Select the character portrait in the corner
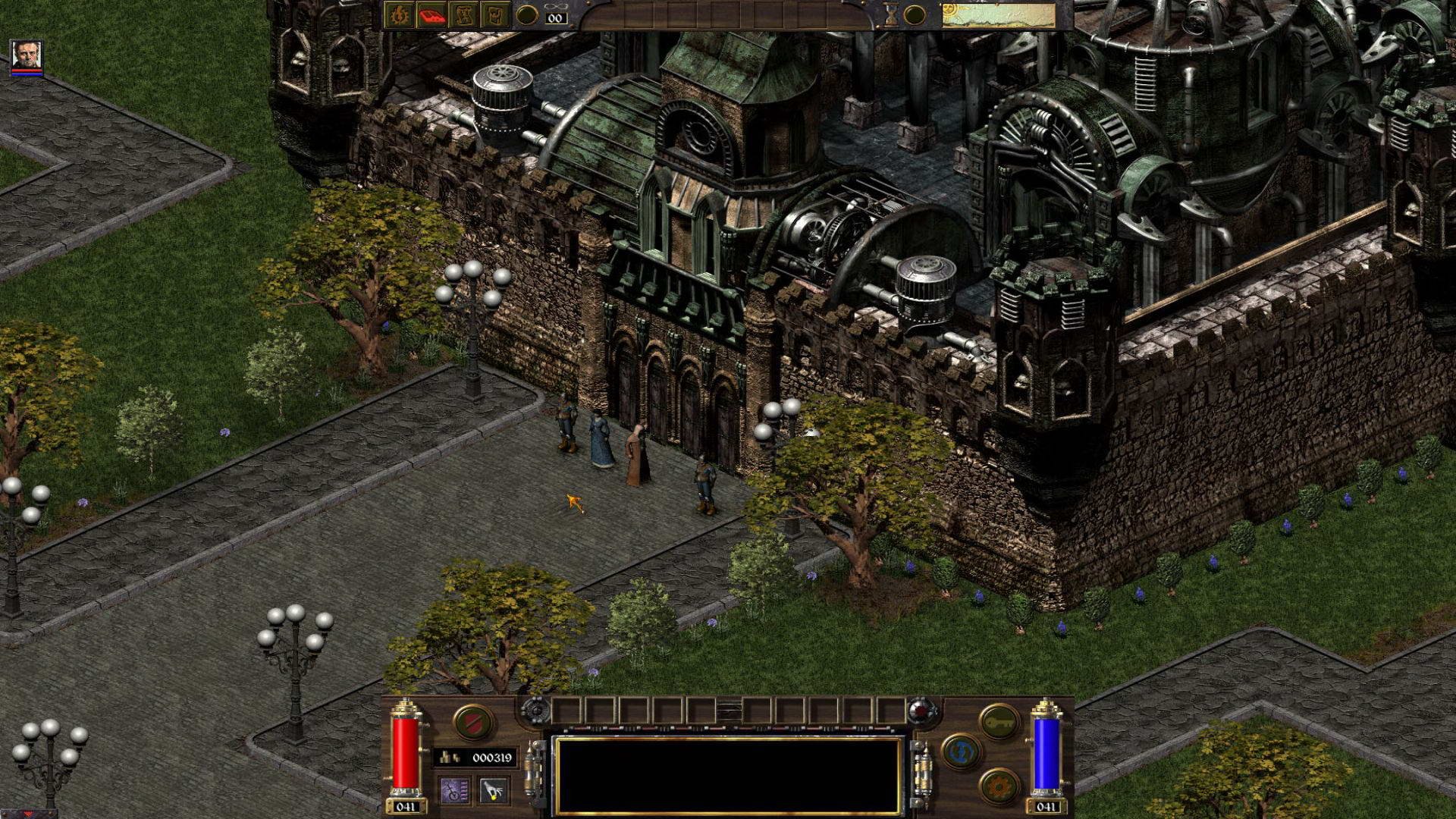The image size is (1456, 819). pos(27,57)
